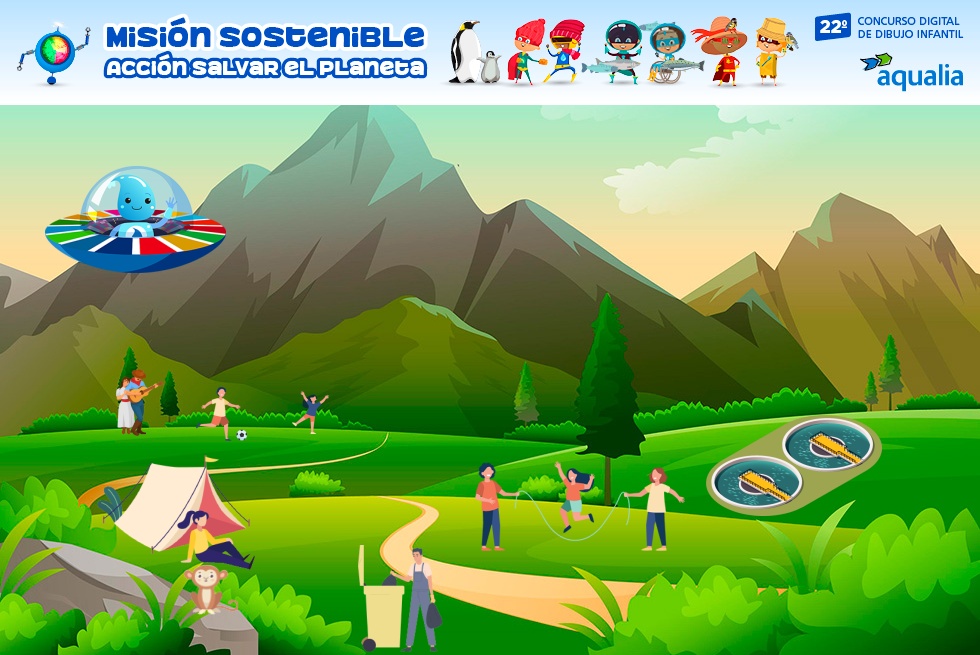The width and height of the screenshot is (980, 655).
Task: Open the Misión Sostenible title logo
Action: click(x=265, y=52)
